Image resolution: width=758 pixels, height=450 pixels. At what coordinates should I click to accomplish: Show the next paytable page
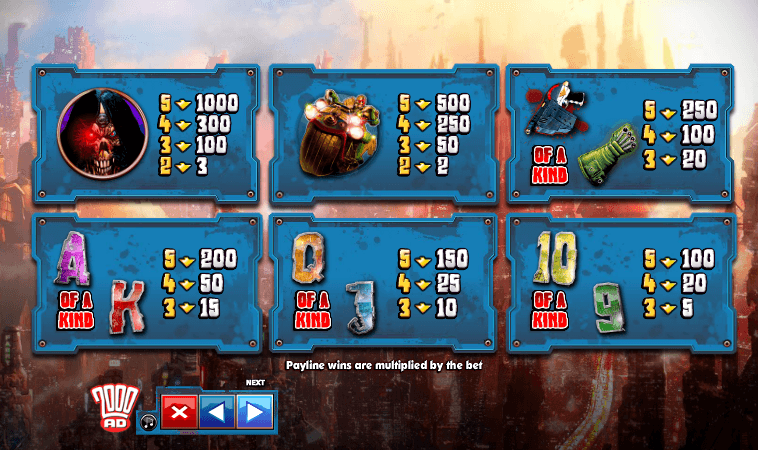pos(254,412)
